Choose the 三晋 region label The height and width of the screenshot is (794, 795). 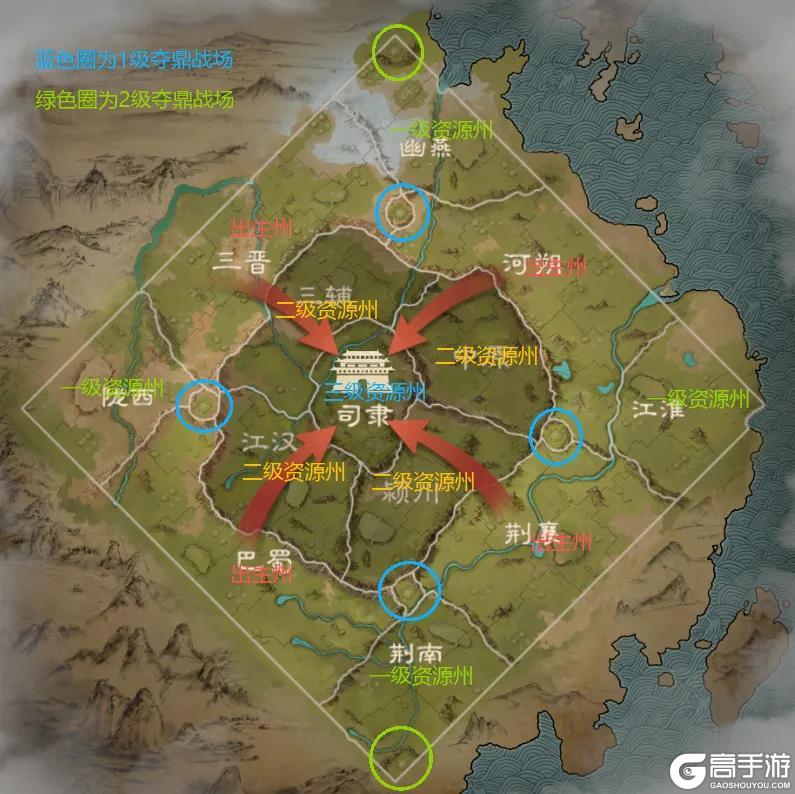pos(243,263)
